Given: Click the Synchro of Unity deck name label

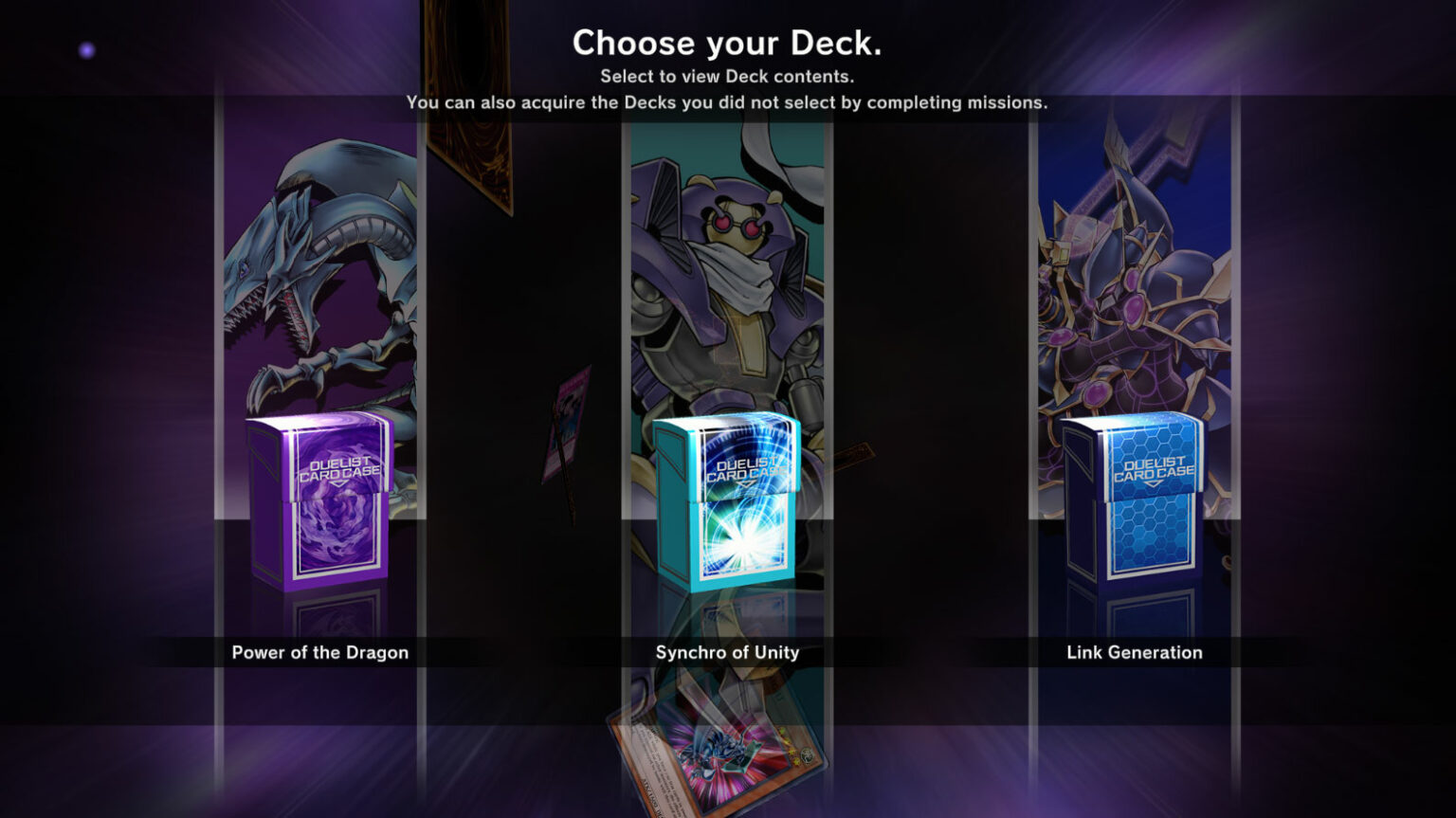Looking at the screenshot, I should coord(726,652).
